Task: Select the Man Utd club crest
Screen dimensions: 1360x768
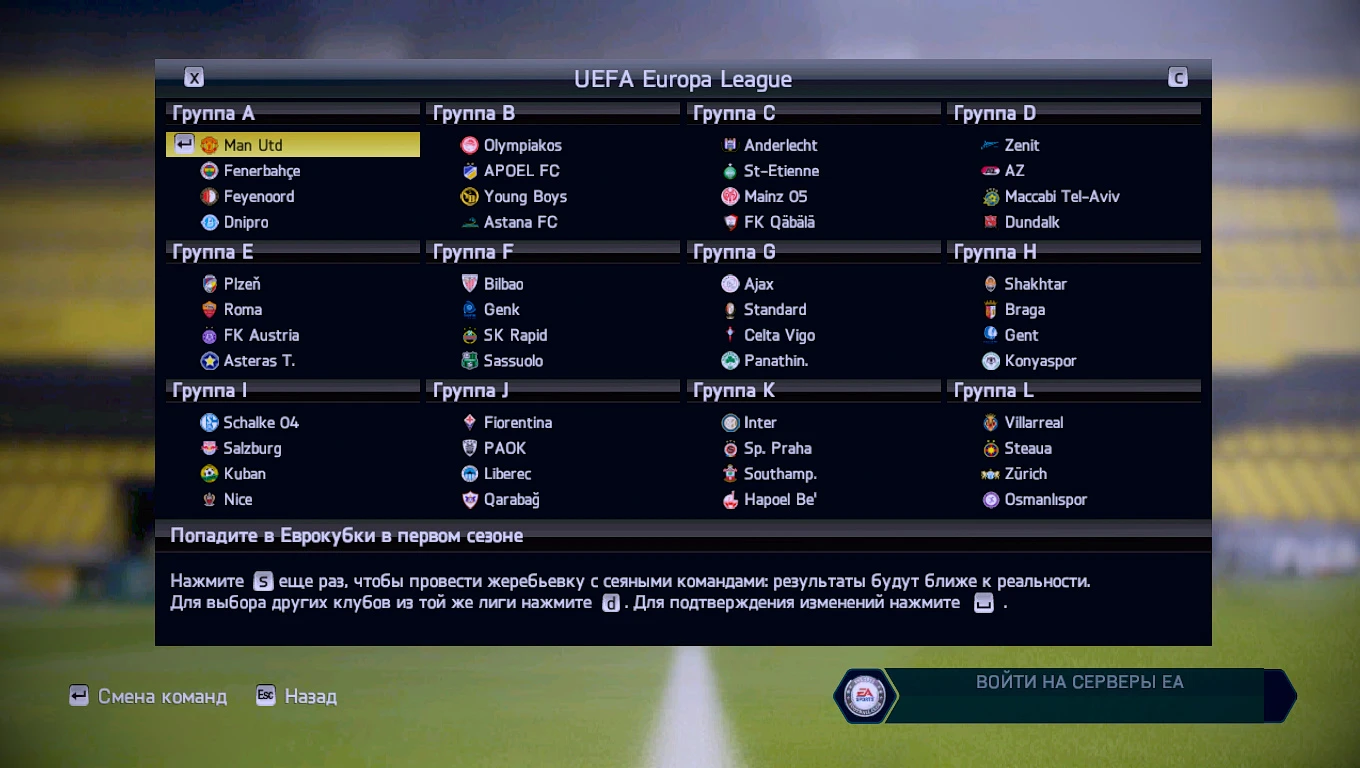Action: [x=208, y=144]
